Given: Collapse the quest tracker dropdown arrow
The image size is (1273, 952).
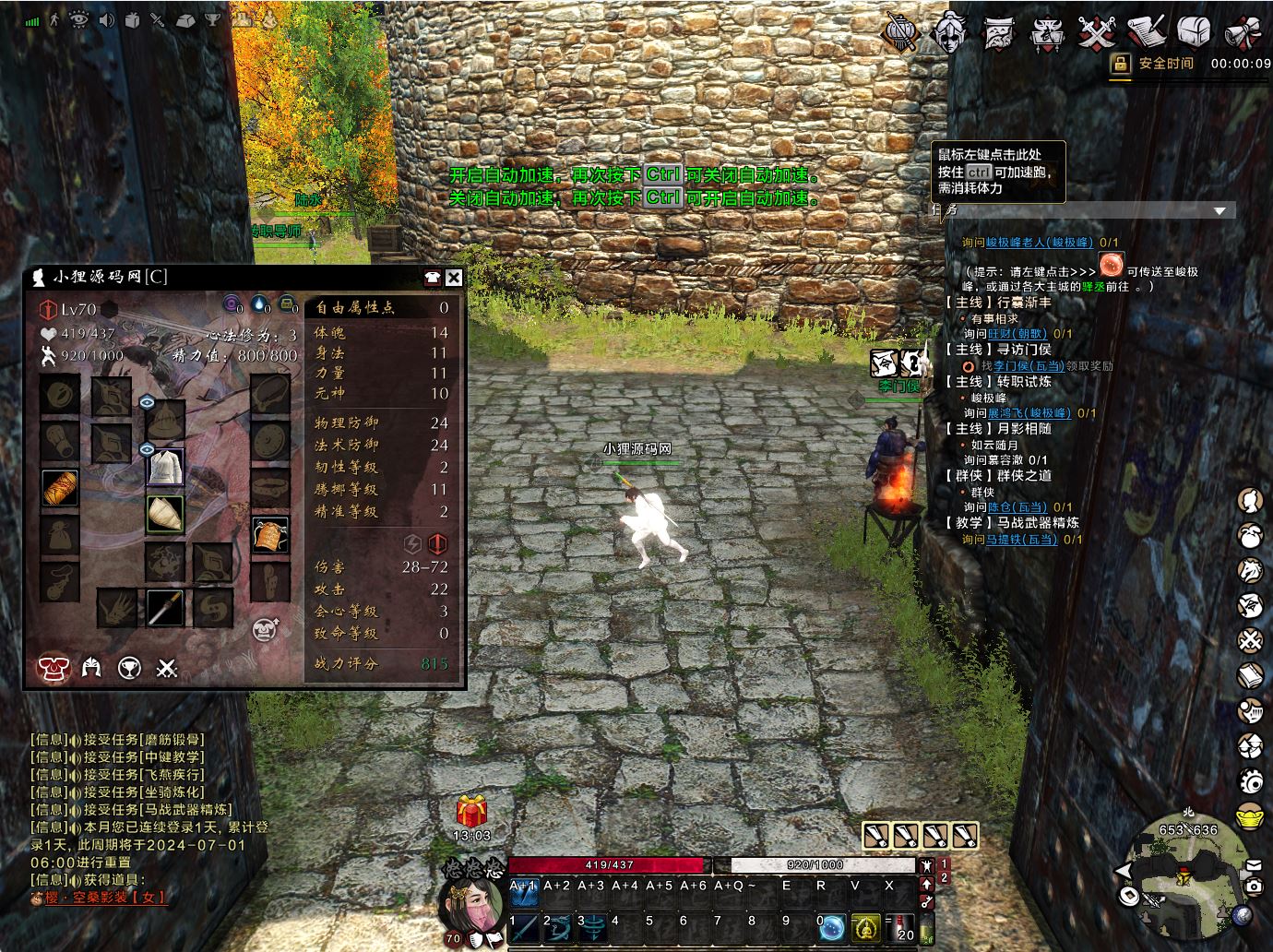Looking at the screenshot, I should [1219, 211].
